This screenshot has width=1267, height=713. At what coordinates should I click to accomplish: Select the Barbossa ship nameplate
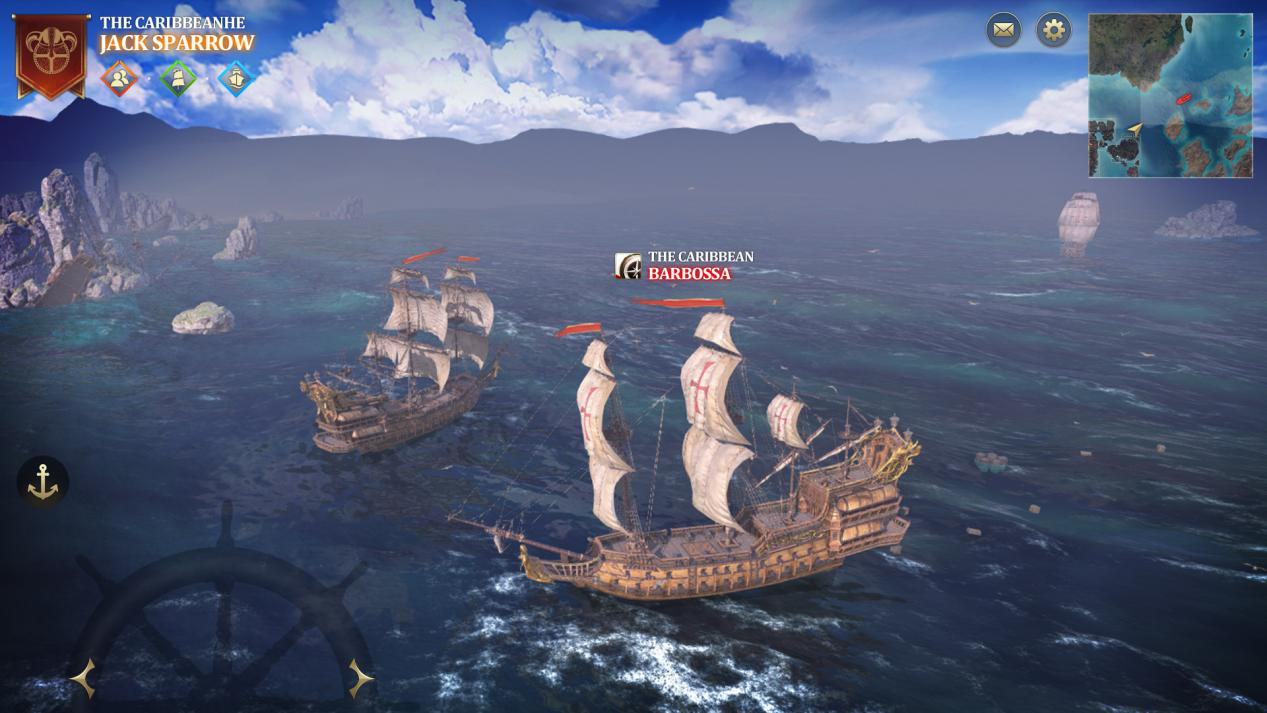685,266
